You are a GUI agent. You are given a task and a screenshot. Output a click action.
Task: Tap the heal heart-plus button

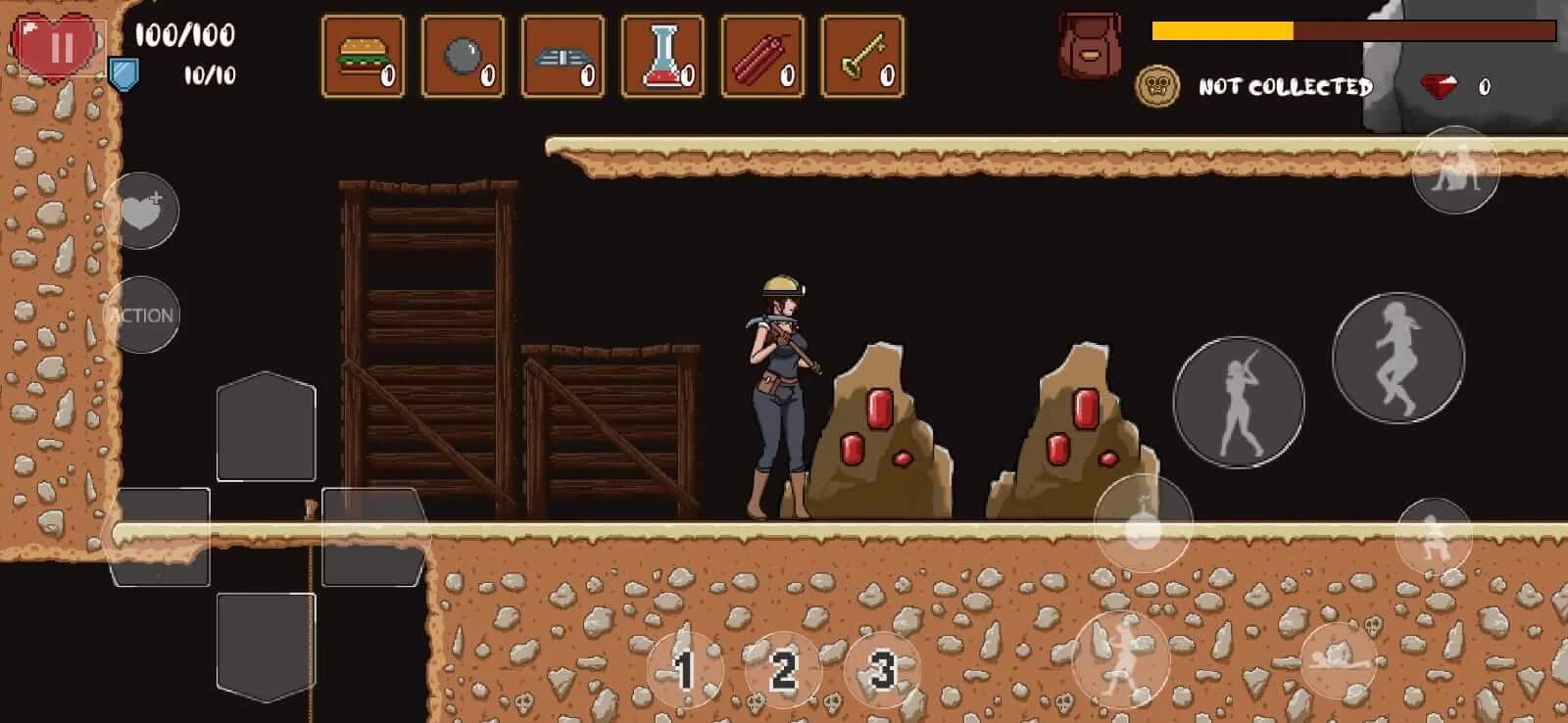point(141,210)
